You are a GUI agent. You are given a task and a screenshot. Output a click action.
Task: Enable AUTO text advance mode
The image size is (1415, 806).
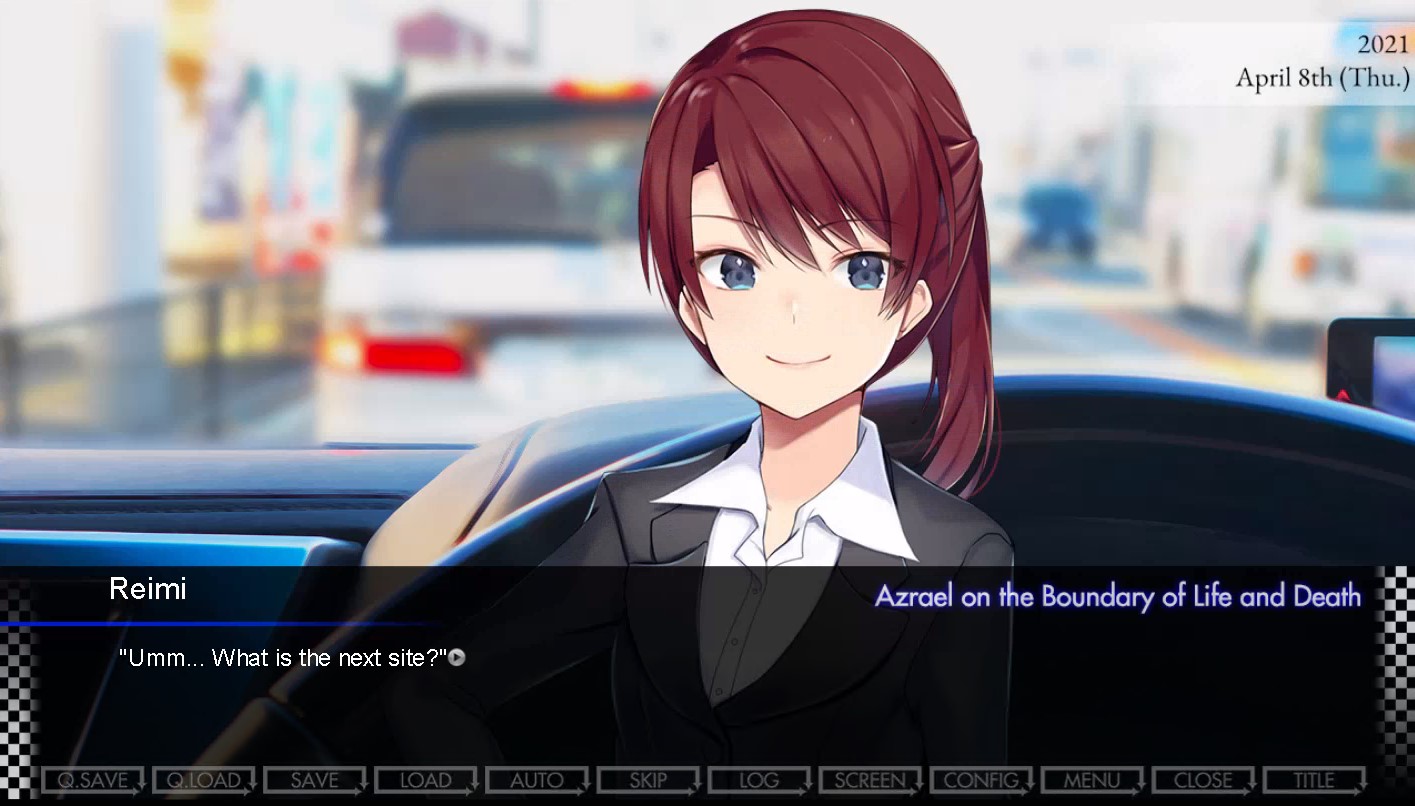tap(537, 780)
